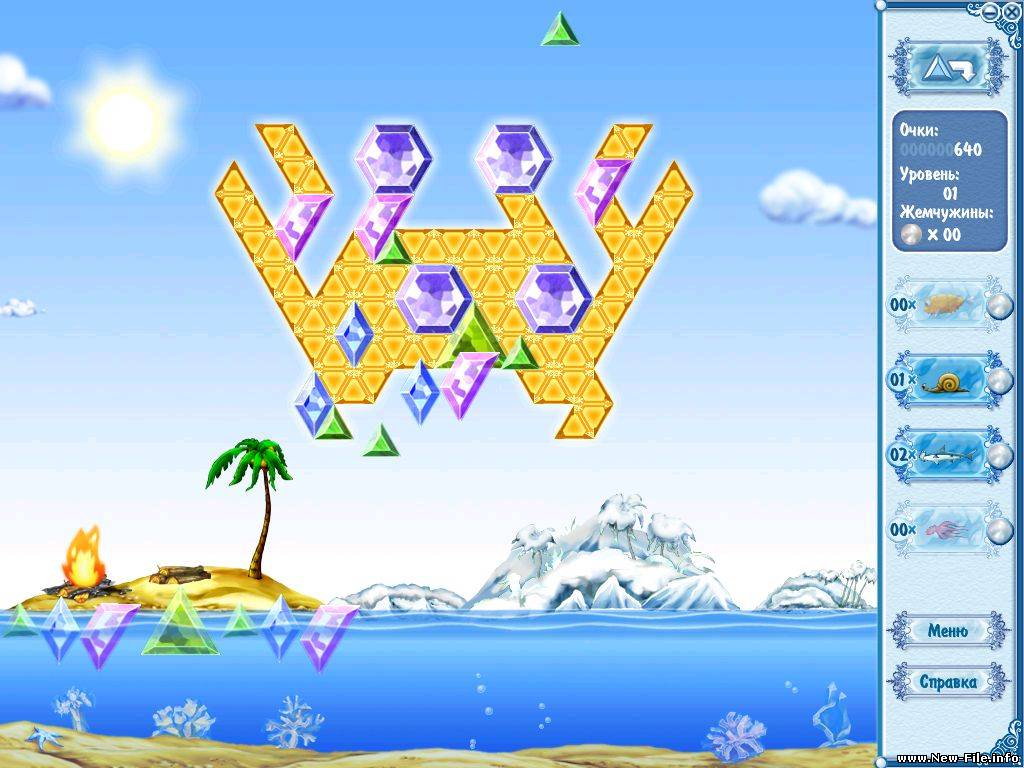Image resolution: width=1024 pixels, height=768 pixels.
Task: Use the snail power-up
Action: (x=948, y=381)
